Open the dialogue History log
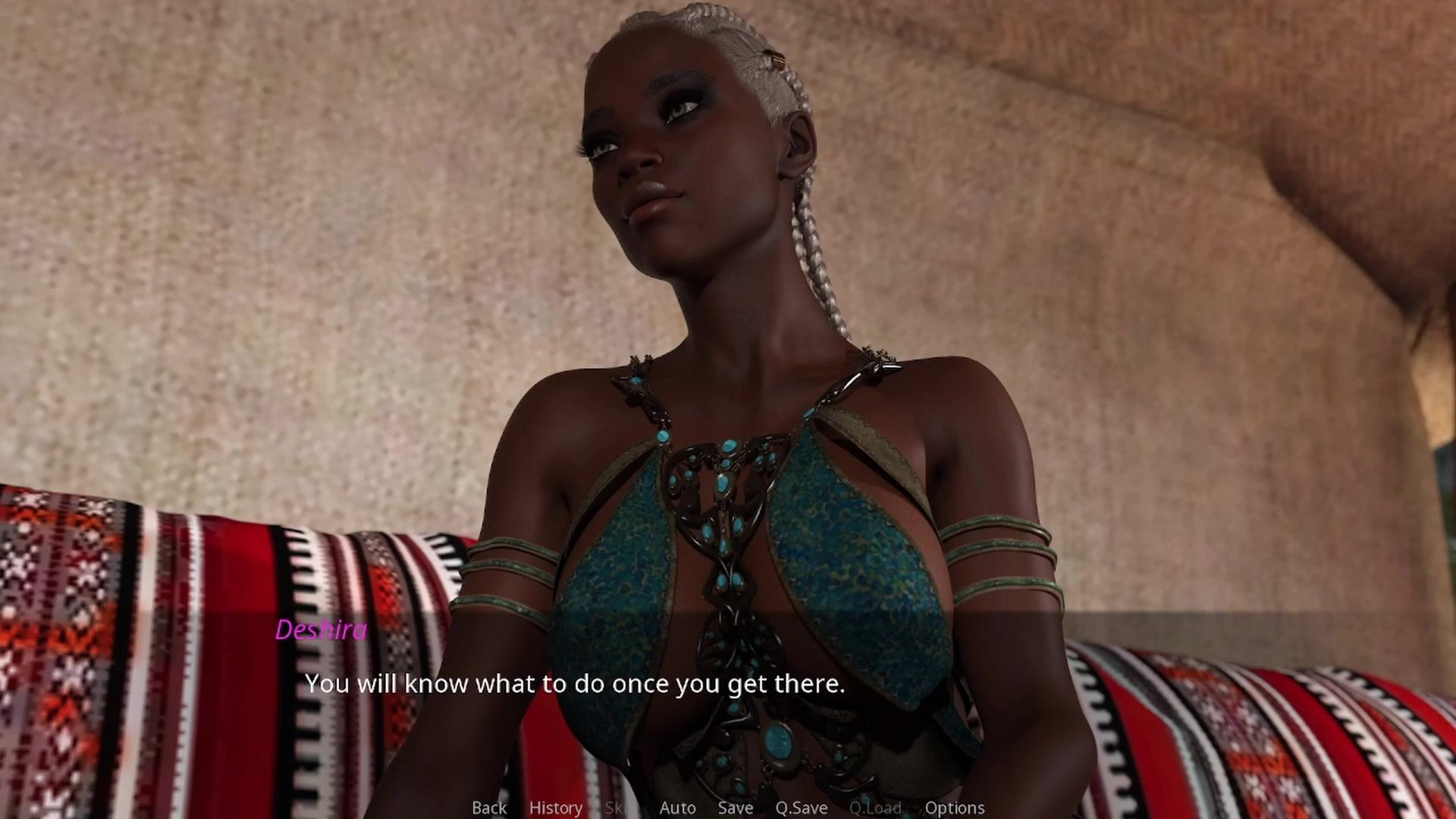1456x819 pixels. pos(556,808)
